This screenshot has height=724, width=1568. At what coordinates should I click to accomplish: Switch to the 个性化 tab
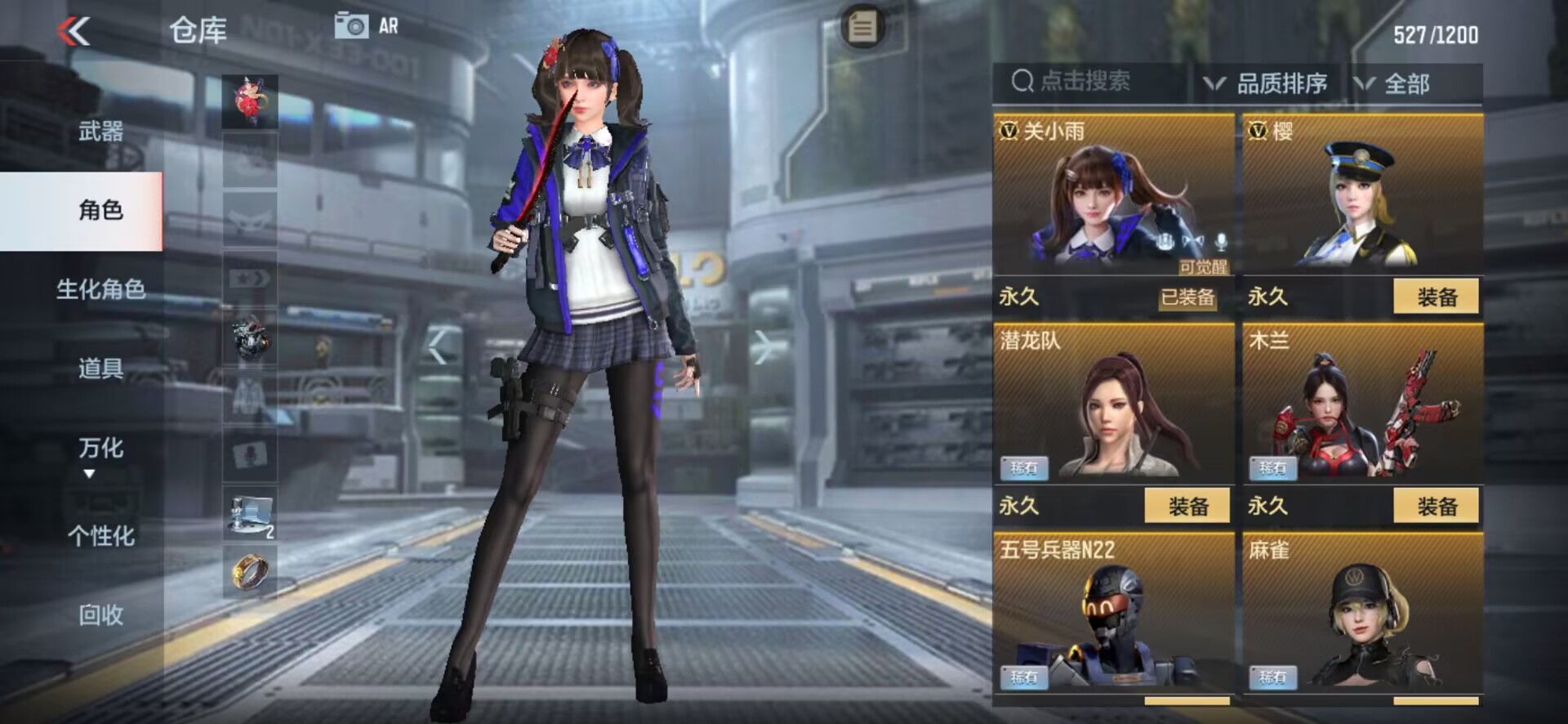point(100,536)
